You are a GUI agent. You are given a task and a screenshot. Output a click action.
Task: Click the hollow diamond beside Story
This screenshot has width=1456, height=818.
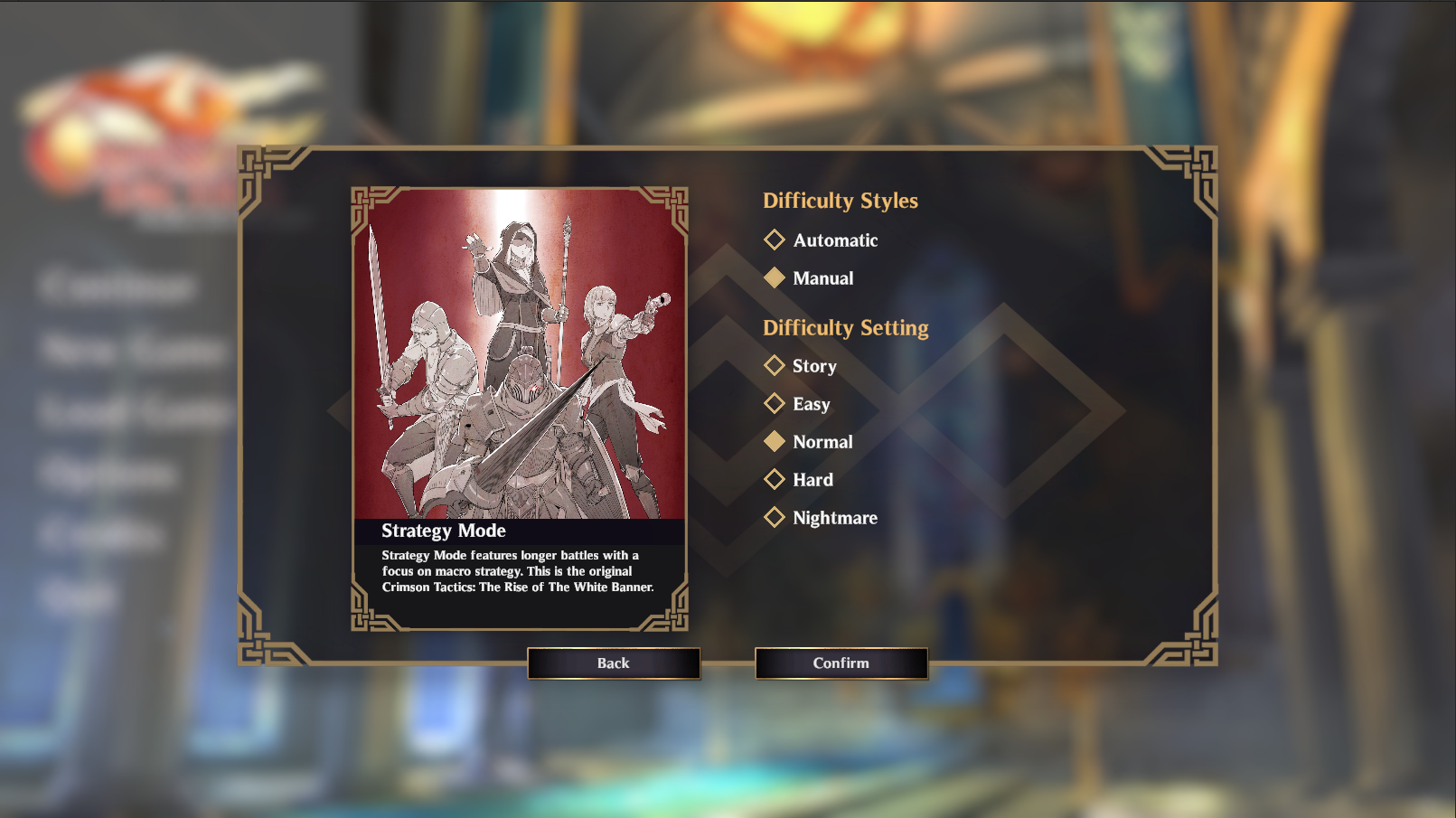coord(775,366)
